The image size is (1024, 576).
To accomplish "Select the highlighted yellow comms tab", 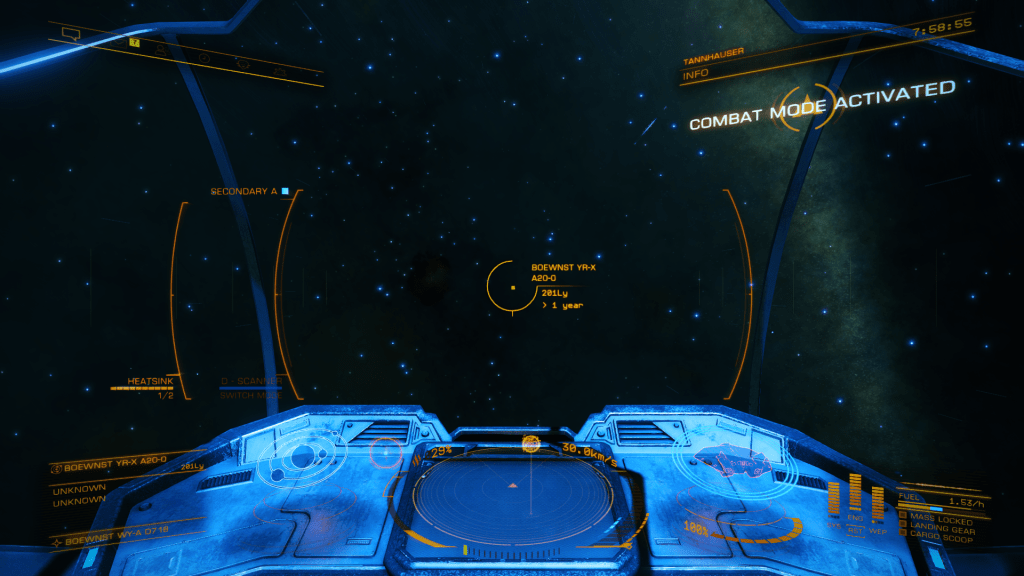I will pyautogui.click(x=134, y=43).
